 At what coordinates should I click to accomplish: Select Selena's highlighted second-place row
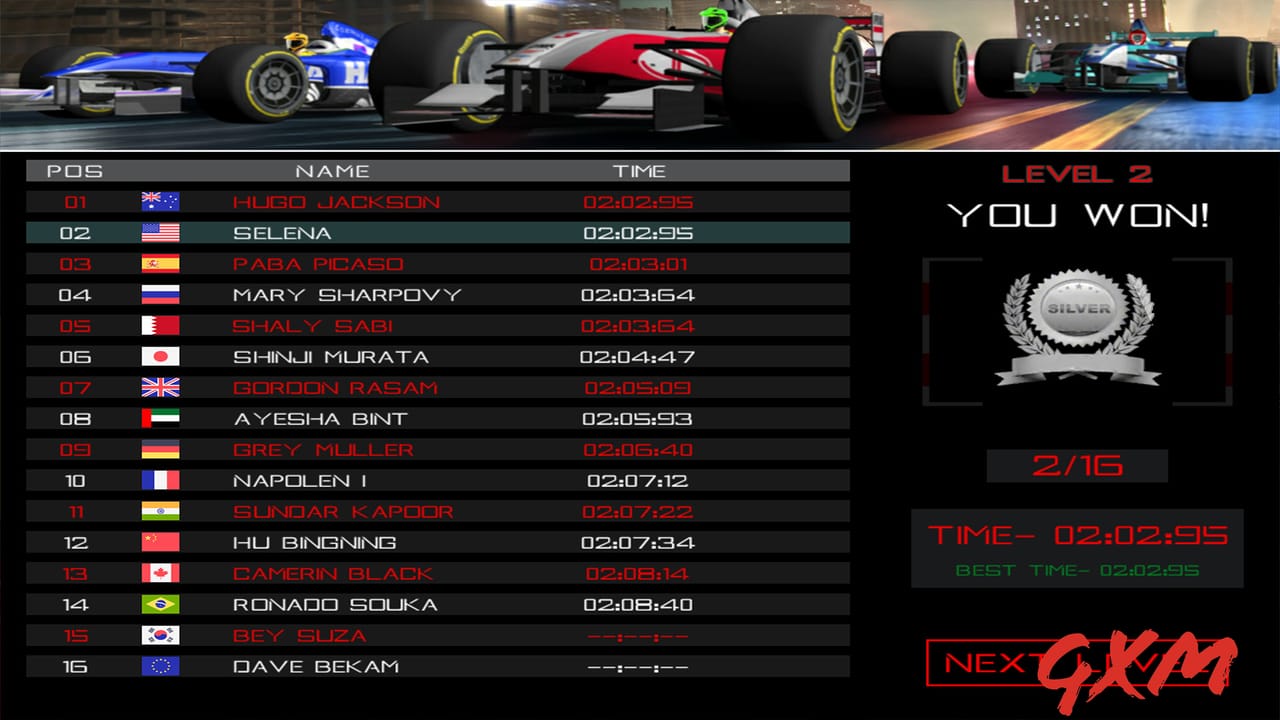(x=435, y=232)
